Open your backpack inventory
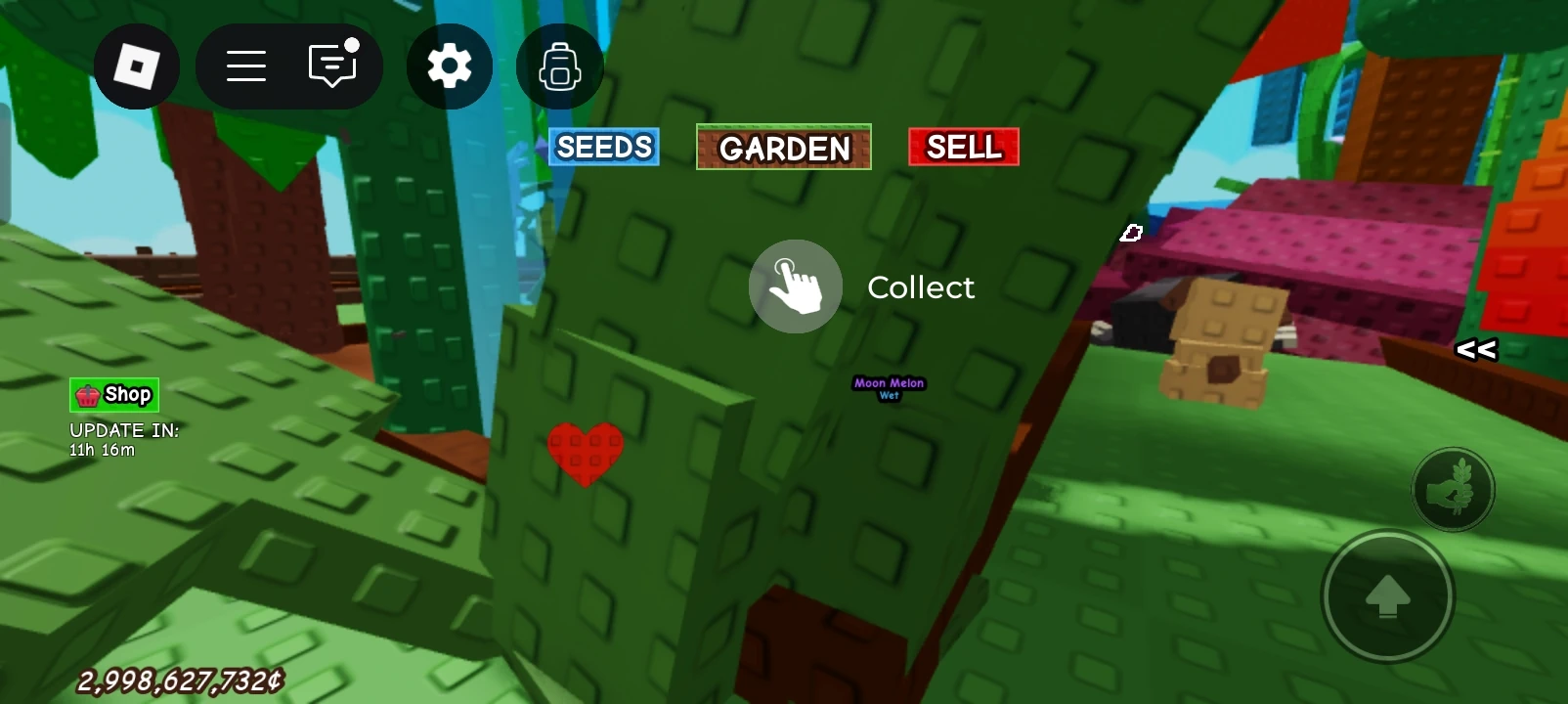 [558, 66]
